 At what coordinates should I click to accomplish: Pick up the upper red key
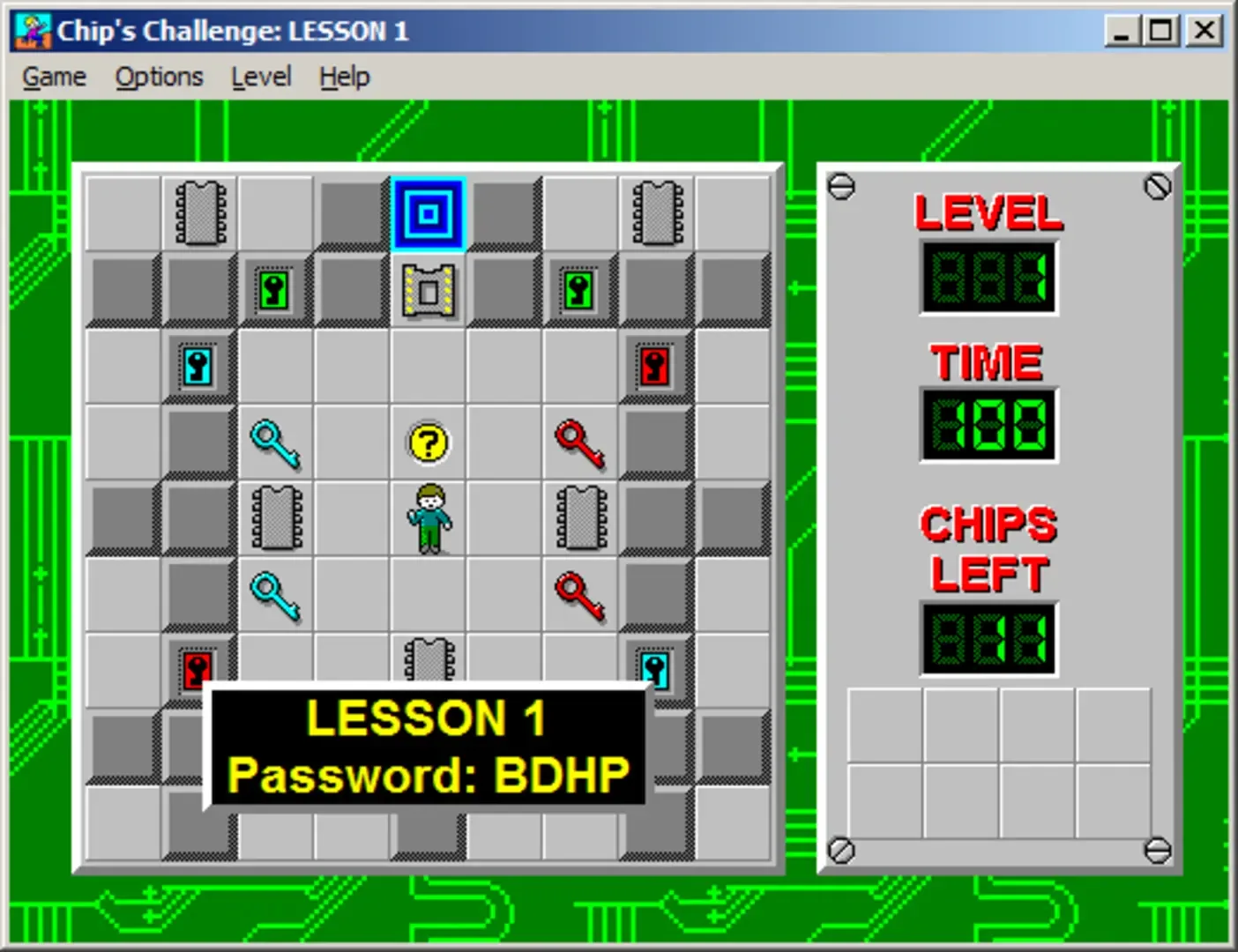pyautogui.click(x=580, y=443)
